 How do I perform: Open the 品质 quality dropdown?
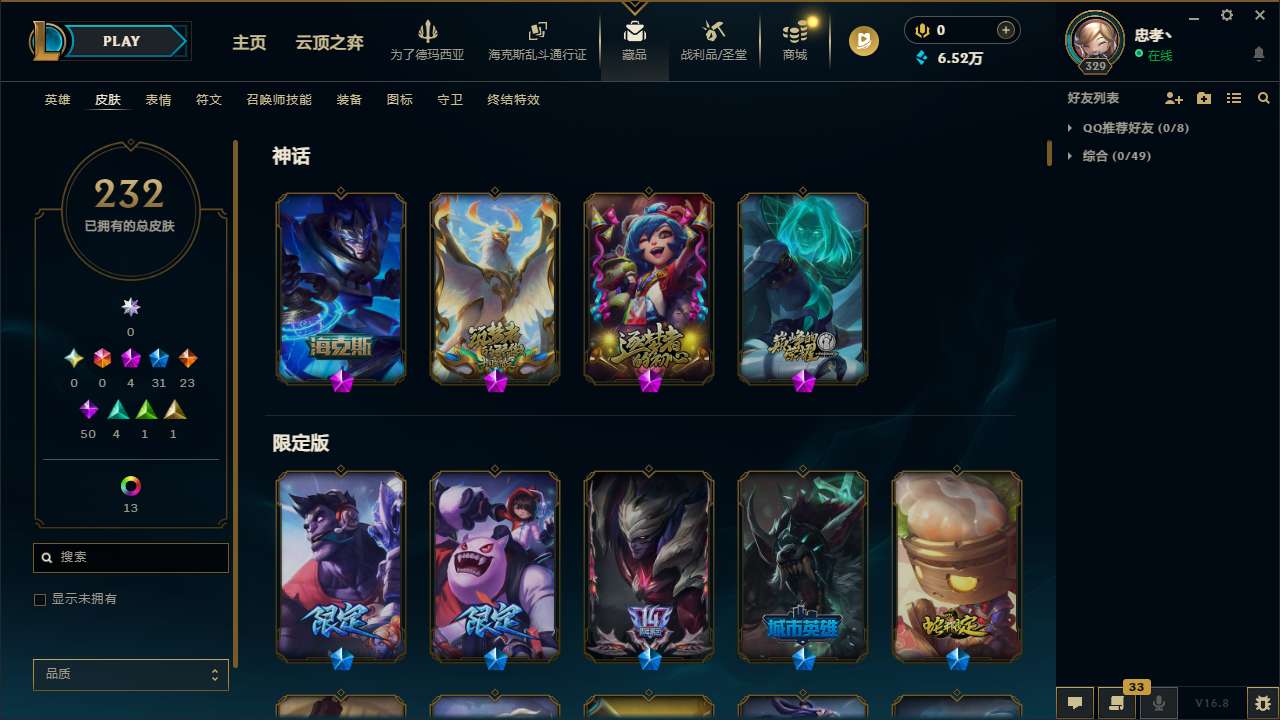point(130,674)
